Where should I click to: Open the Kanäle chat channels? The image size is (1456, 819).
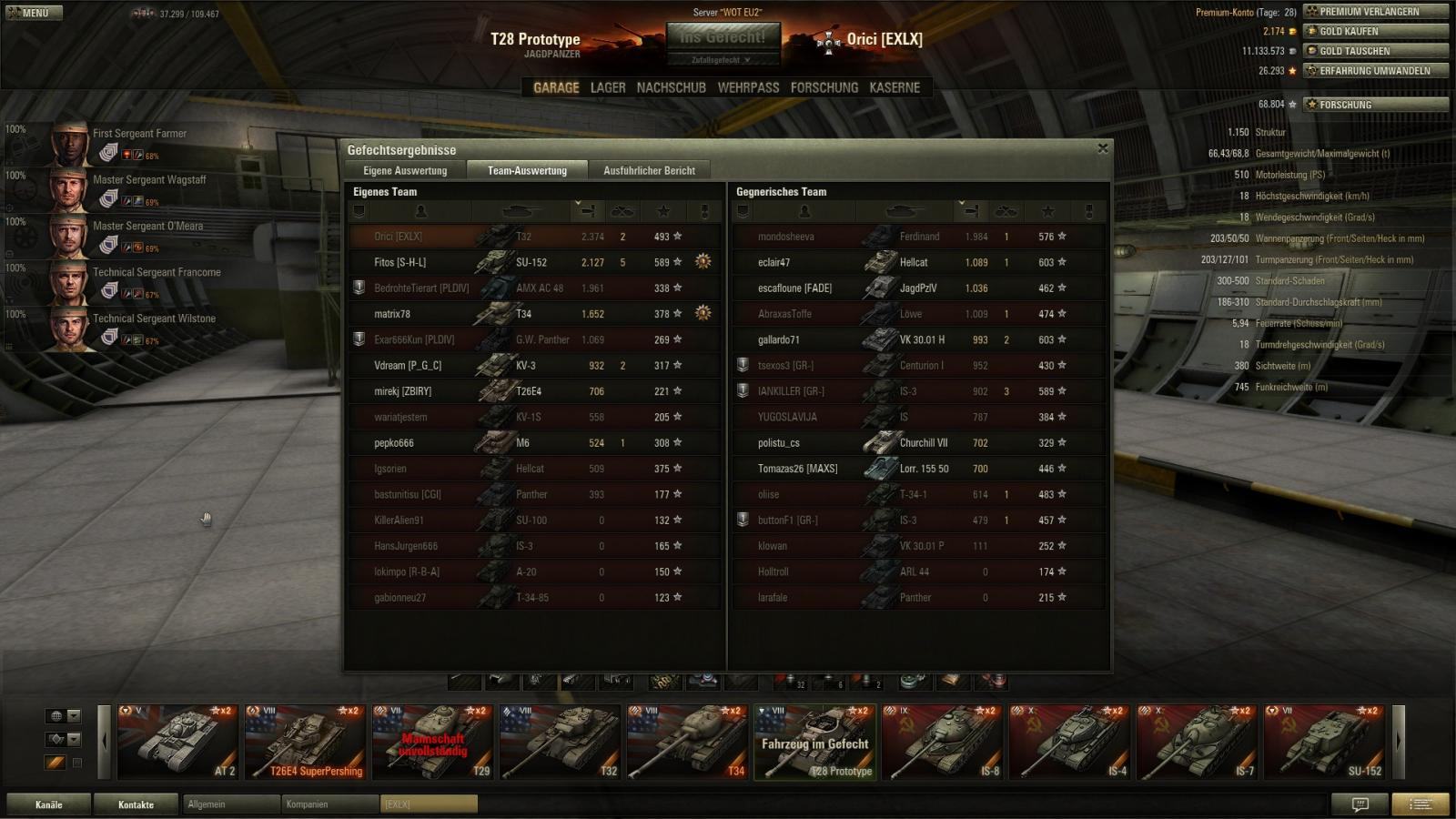[49, 804]
